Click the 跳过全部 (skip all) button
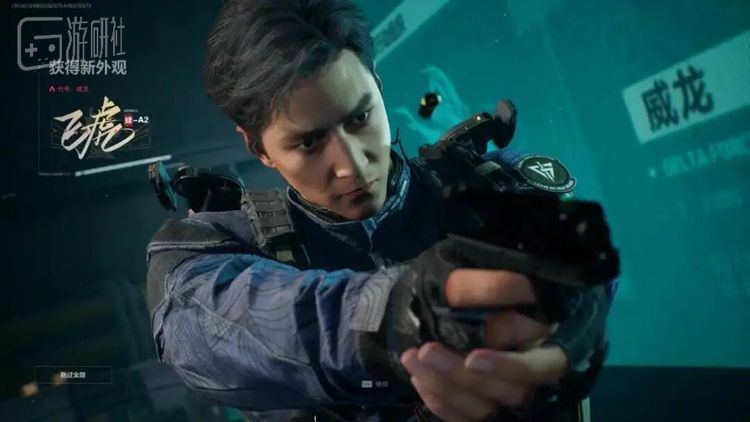The width and height of the screenshot is (750, 422). tap(73, 375)
